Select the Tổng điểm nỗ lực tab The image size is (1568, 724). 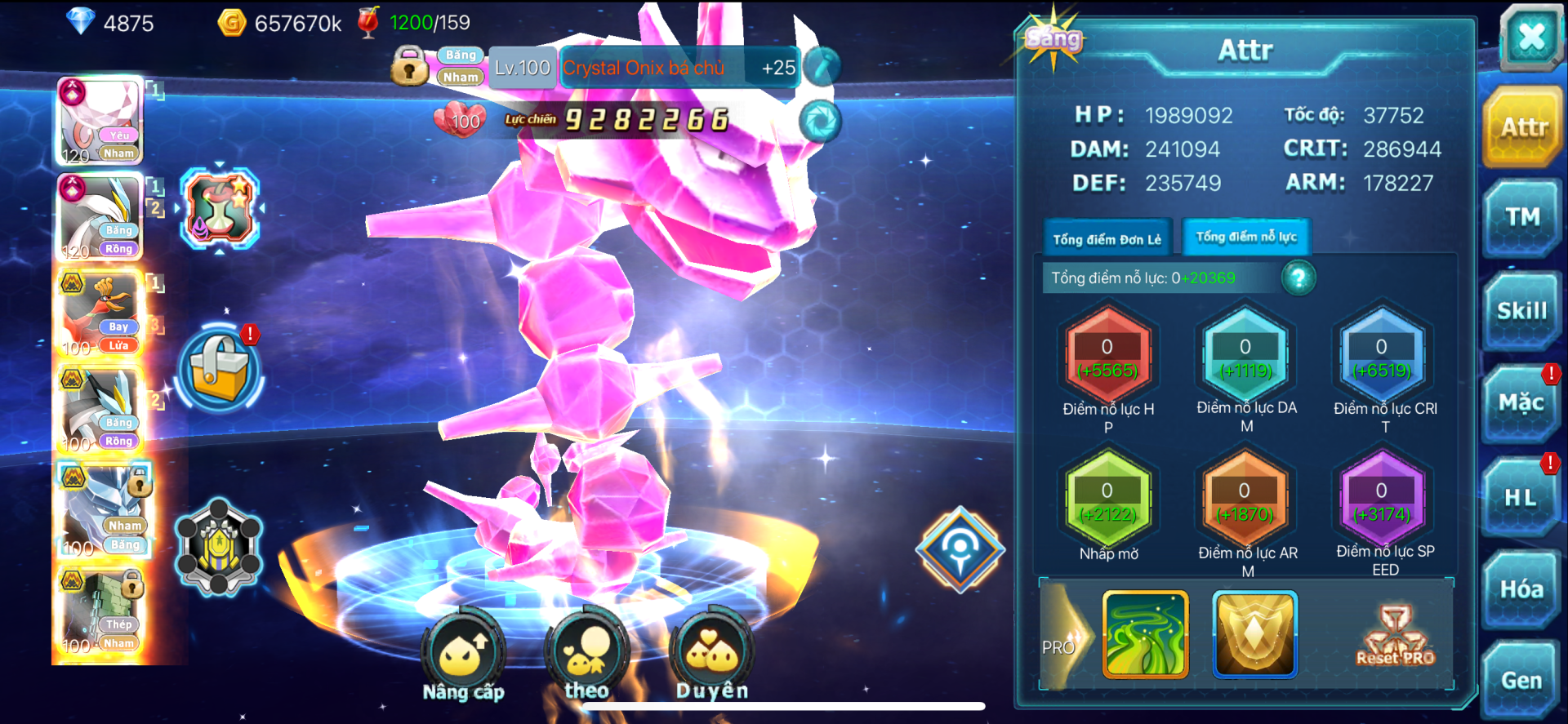point(1245,237)
